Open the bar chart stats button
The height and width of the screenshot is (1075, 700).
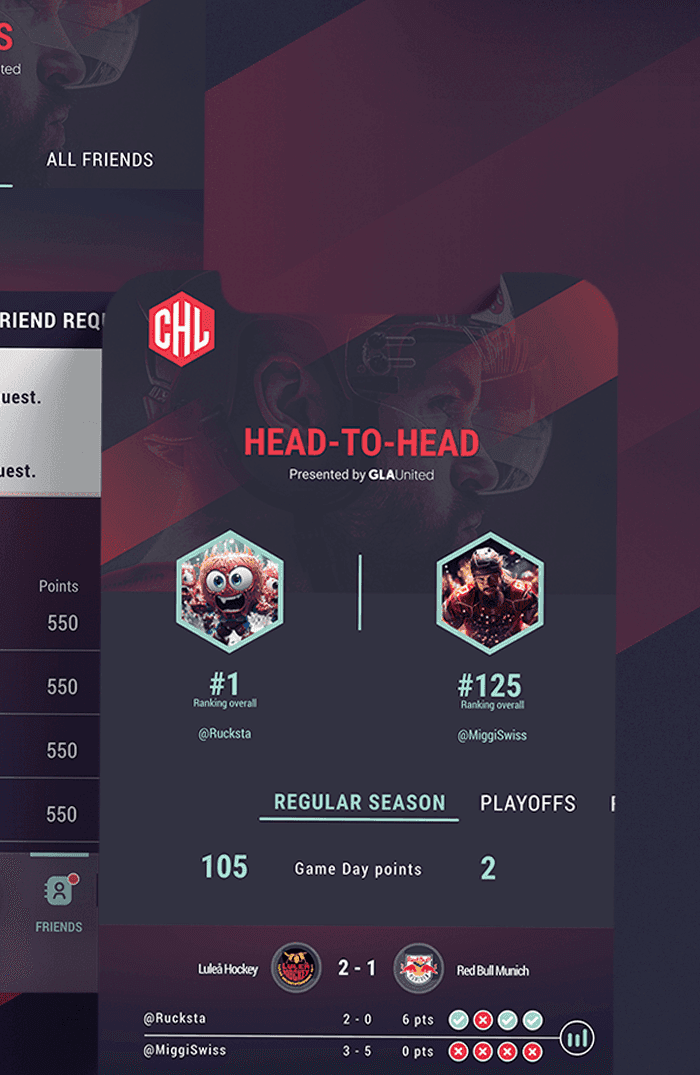[577, 1038]
